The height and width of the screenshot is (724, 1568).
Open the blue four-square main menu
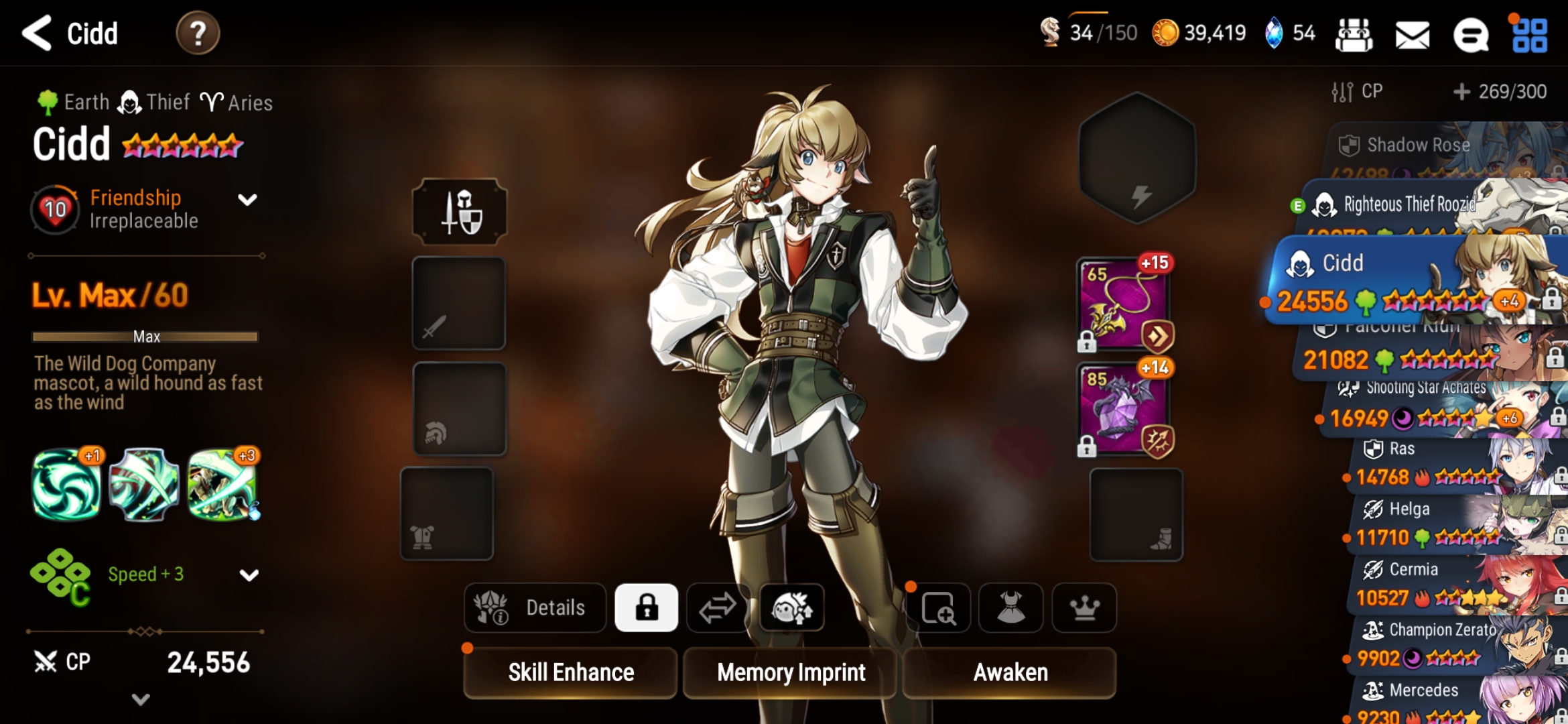click(1530, 35)
